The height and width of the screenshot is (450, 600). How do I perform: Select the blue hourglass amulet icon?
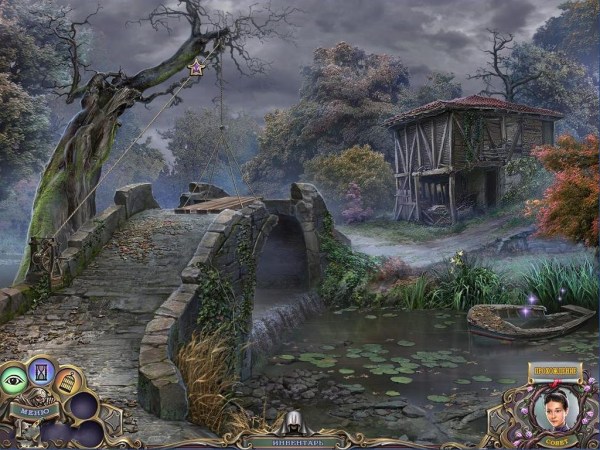point(41,371)
